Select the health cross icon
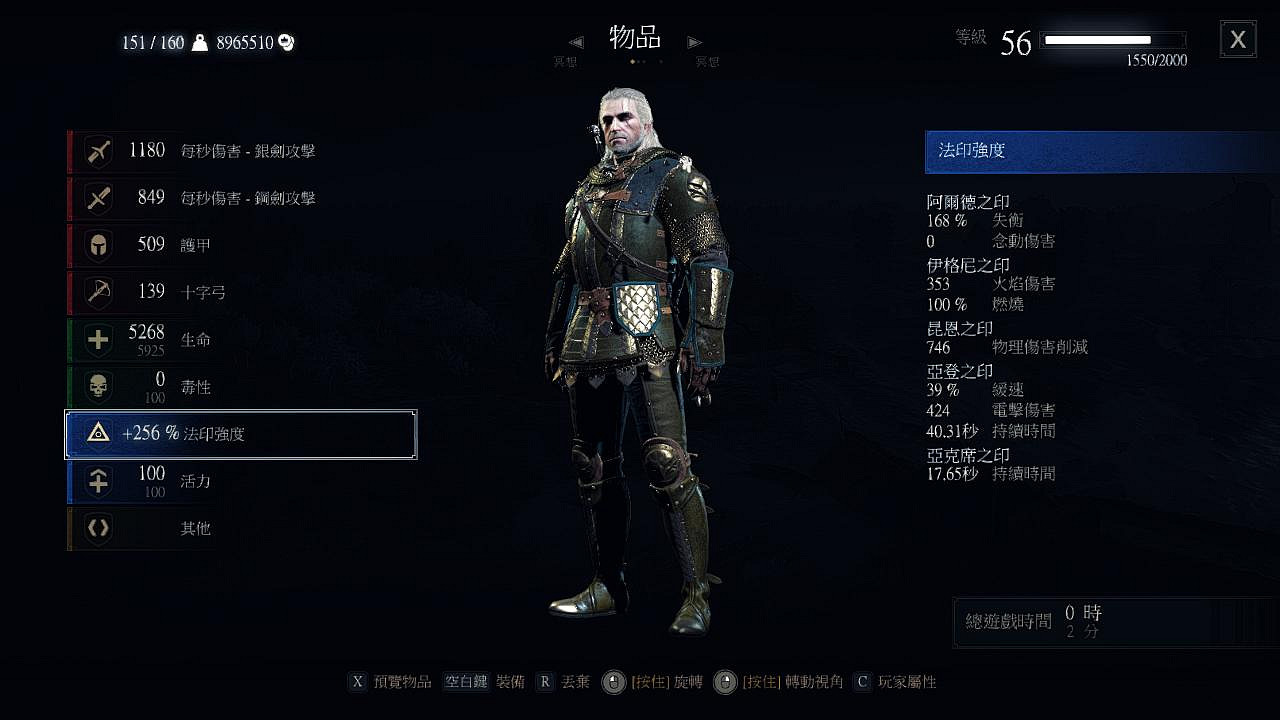The image size is (1280, 720). click(x=97, y=339)
